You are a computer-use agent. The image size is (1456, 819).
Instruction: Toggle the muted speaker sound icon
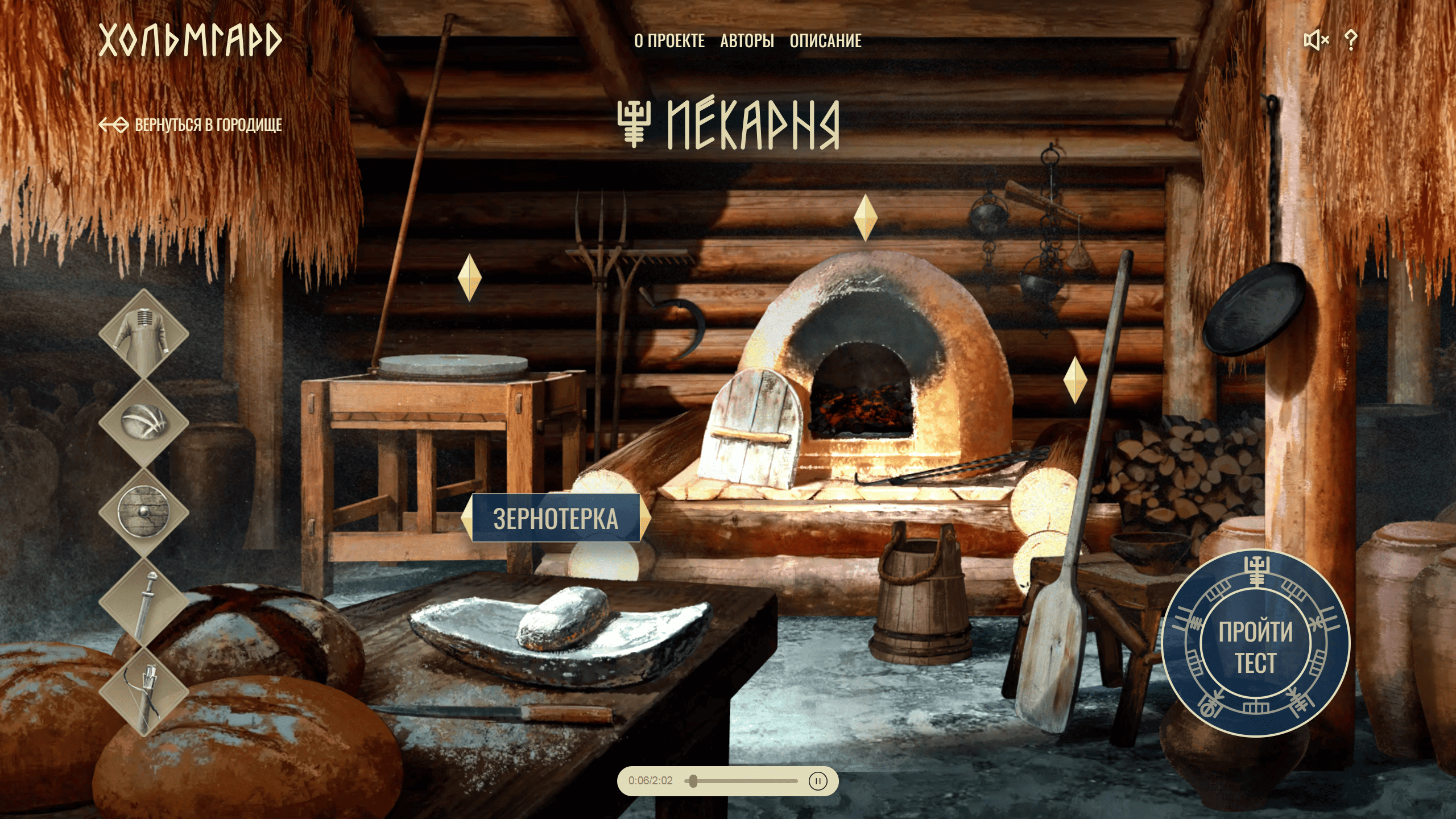click(1316, 40)
